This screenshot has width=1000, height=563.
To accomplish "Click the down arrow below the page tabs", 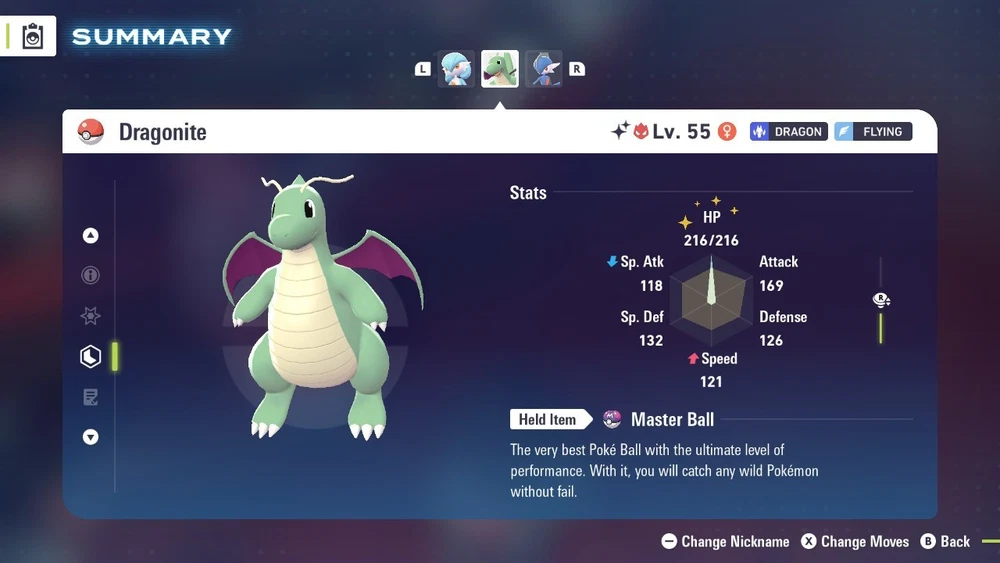I will tap(91, 437).
